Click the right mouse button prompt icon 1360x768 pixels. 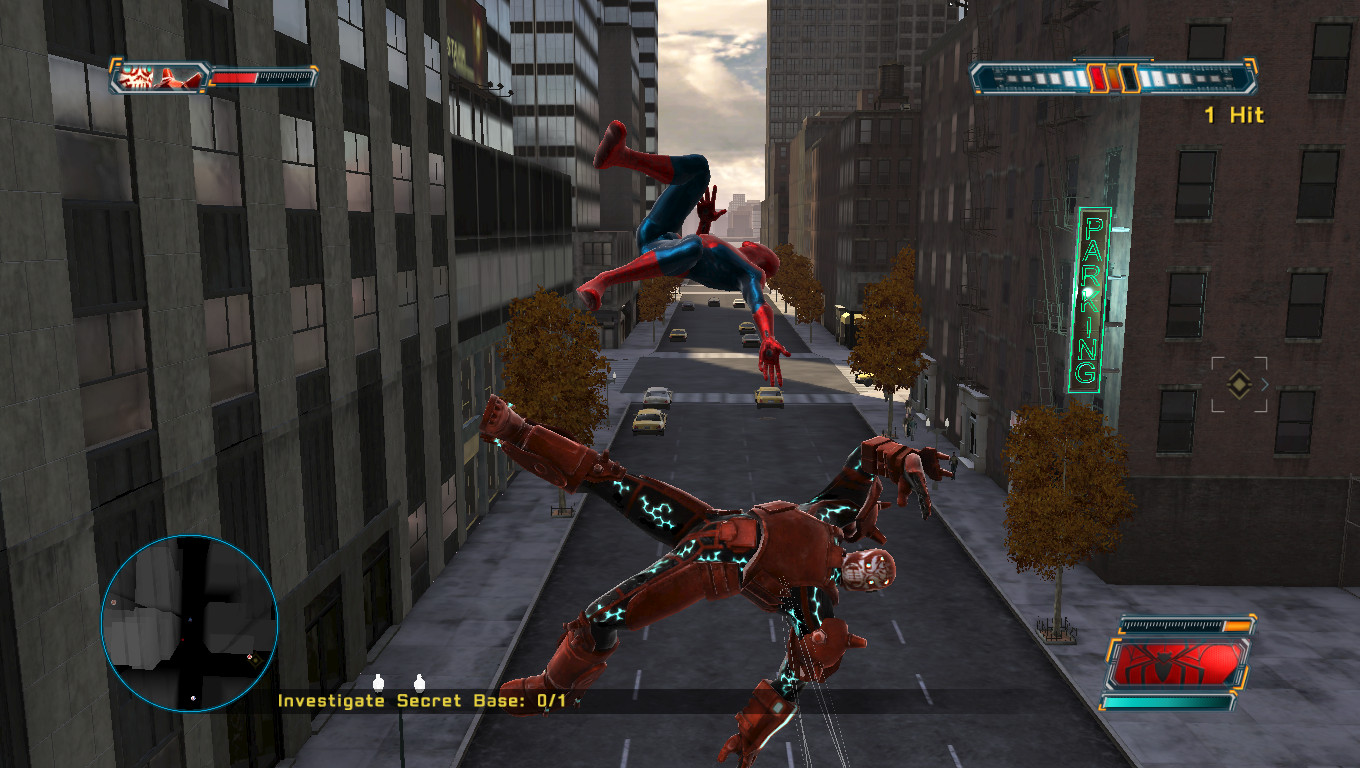pyautogui.click(x=418, y=684)
